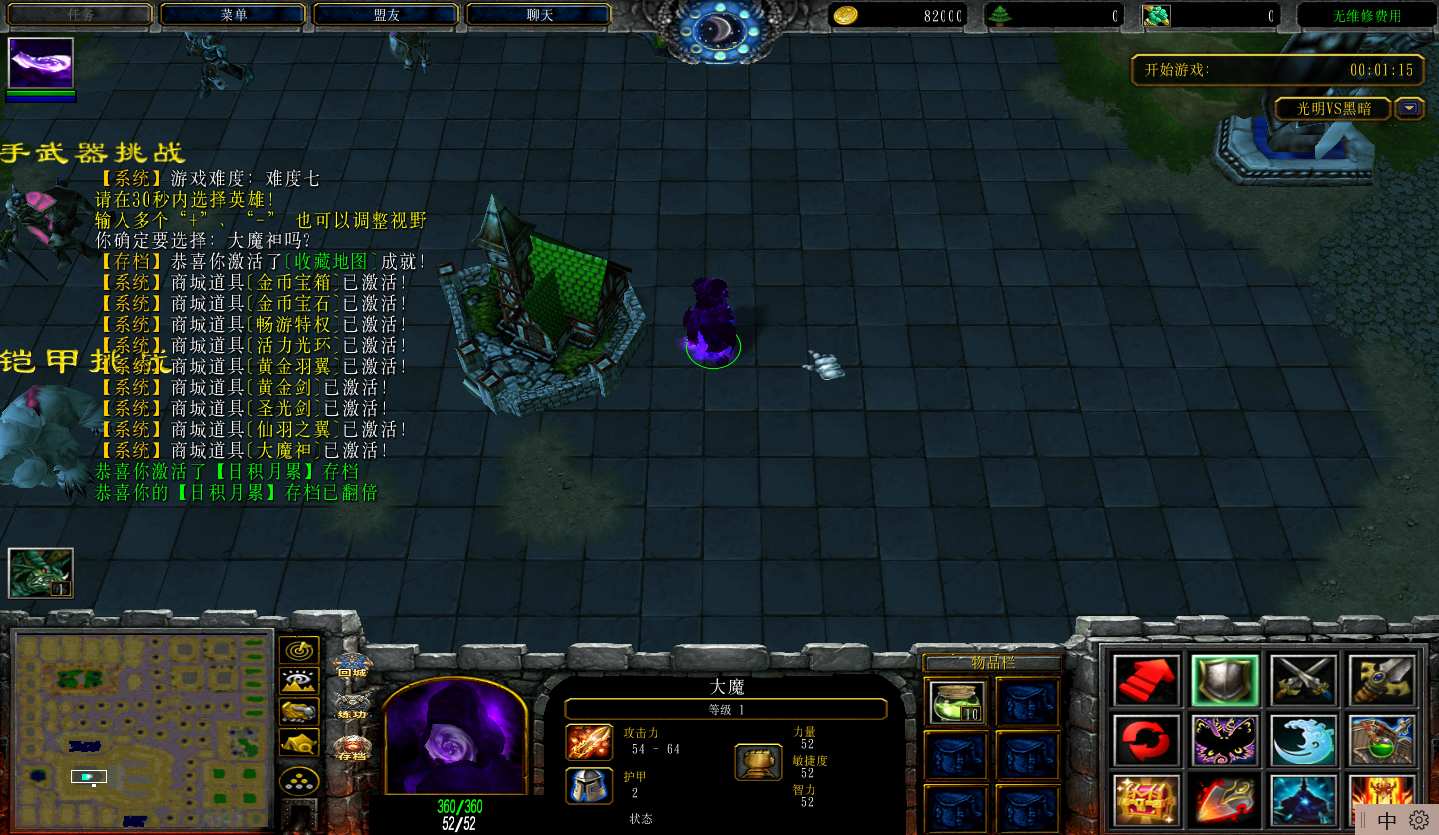The width and height of the screenshot is (1439, 835).
Task: Select the hero portrait icon in top-left
Action: pos(41,64)
